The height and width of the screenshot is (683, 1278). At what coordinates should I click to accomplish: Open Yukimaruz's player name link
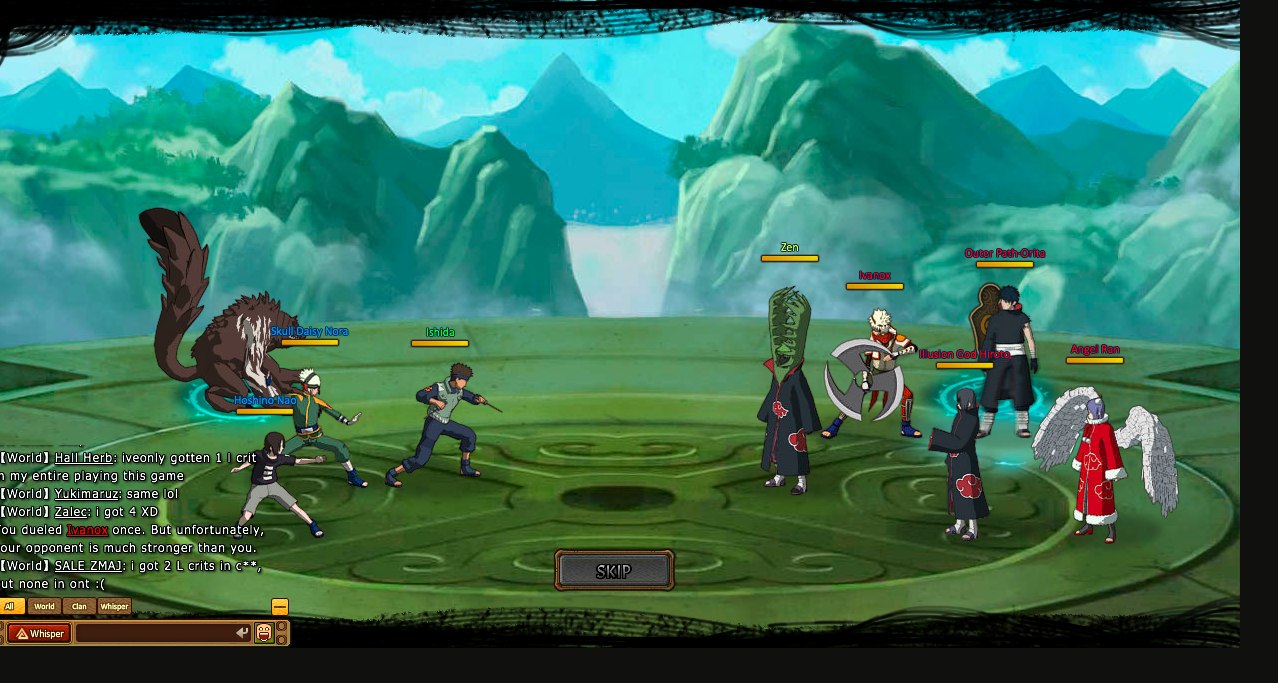click(x=85, y=494)
